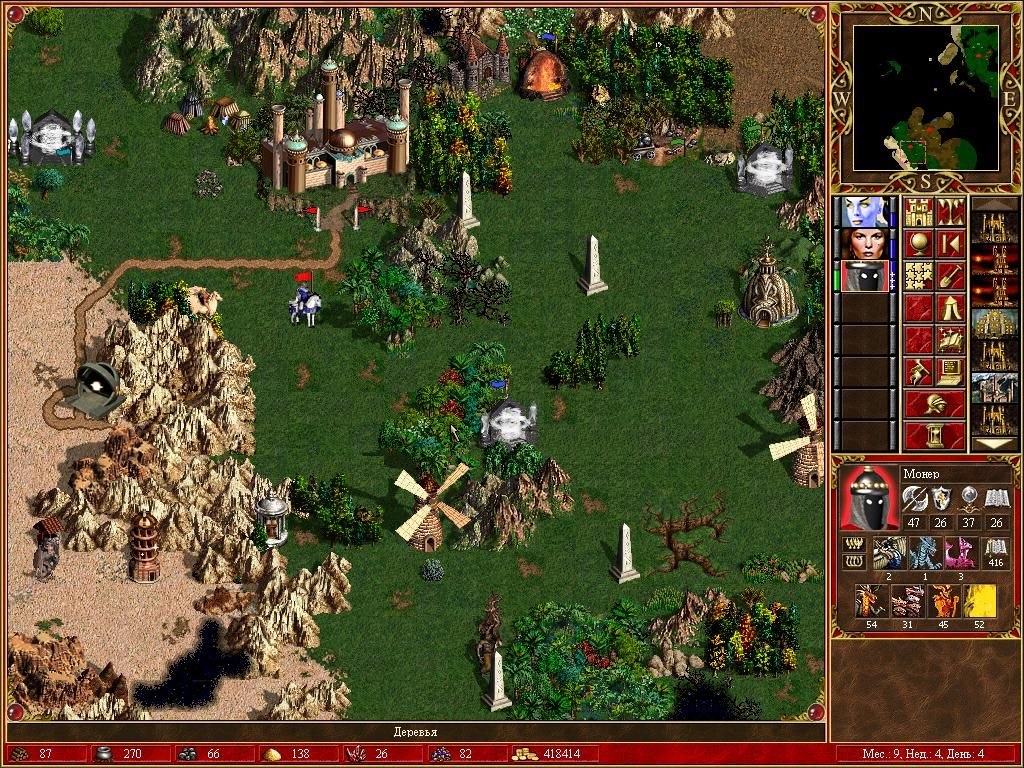Screen dimensions: 1024x768
Task: Open system options computer button
Action: [950, 372]
